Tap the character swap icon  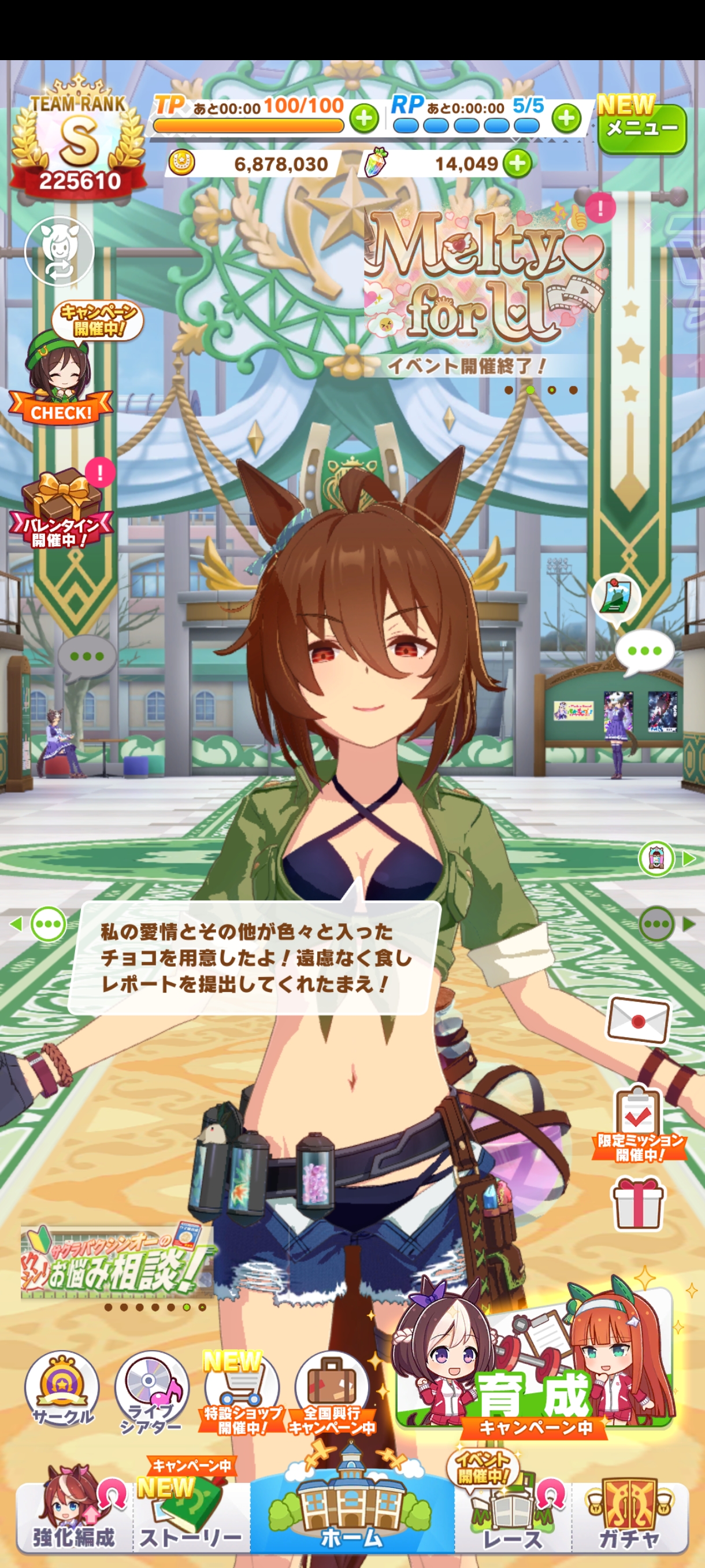tap(59, 251)
